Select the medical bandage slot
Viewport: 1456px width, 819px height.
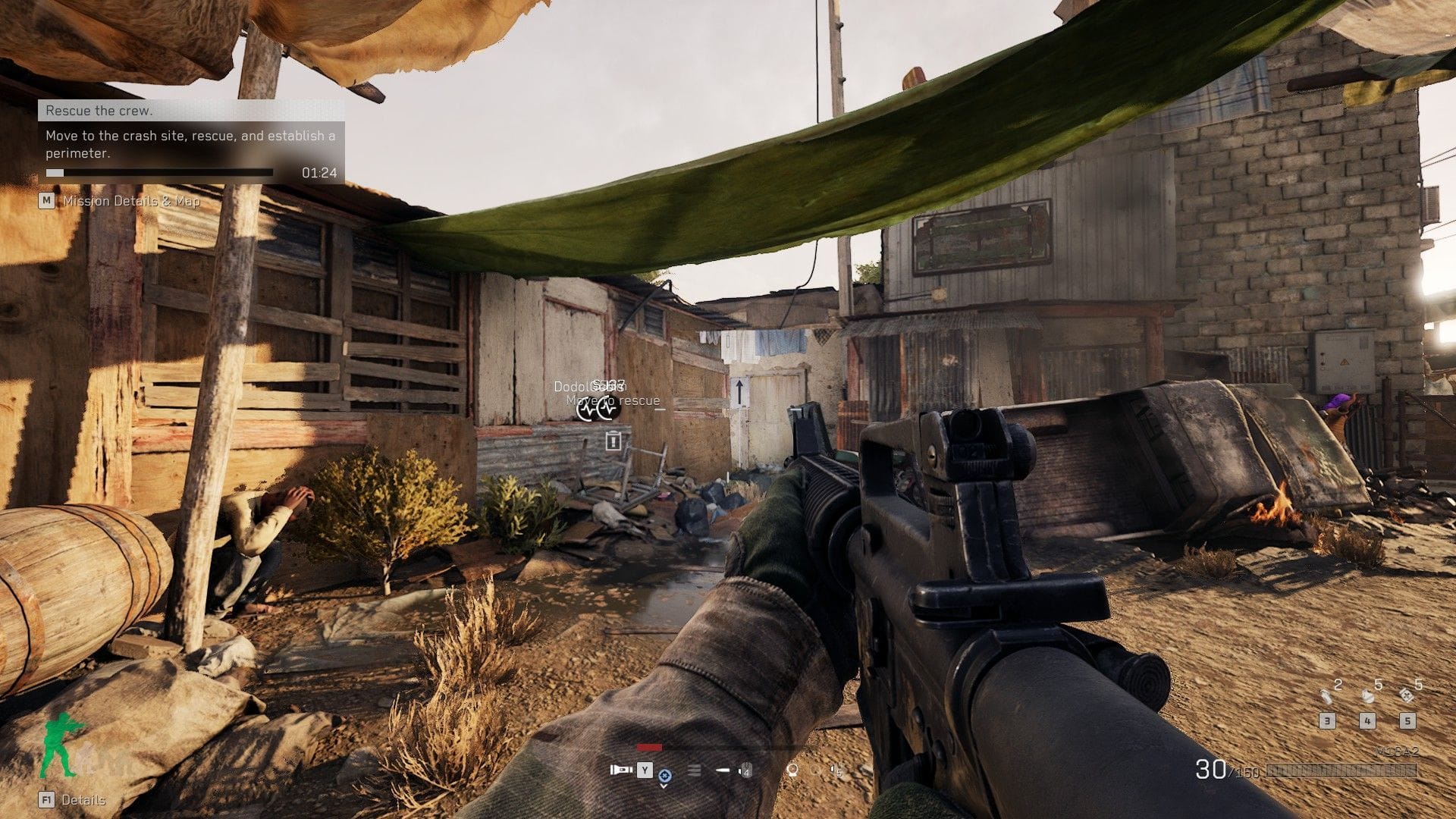1407,695
